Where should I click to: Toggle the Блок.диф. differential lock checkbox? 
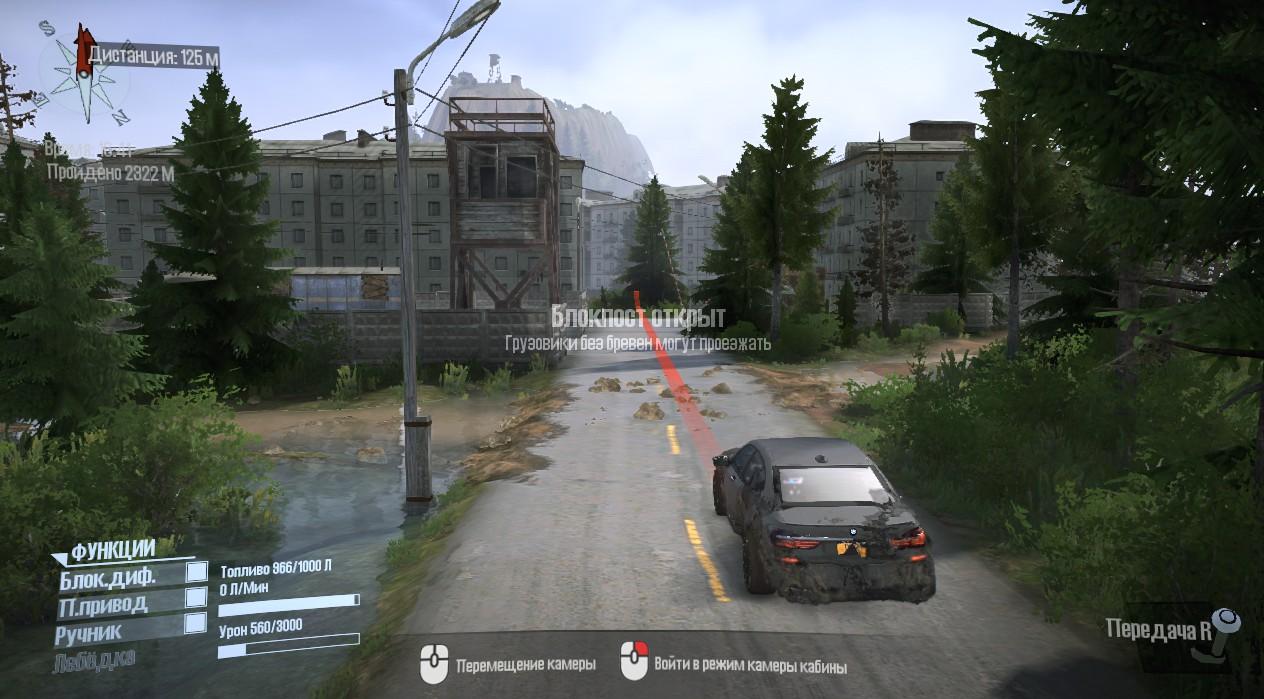[197, 572]
